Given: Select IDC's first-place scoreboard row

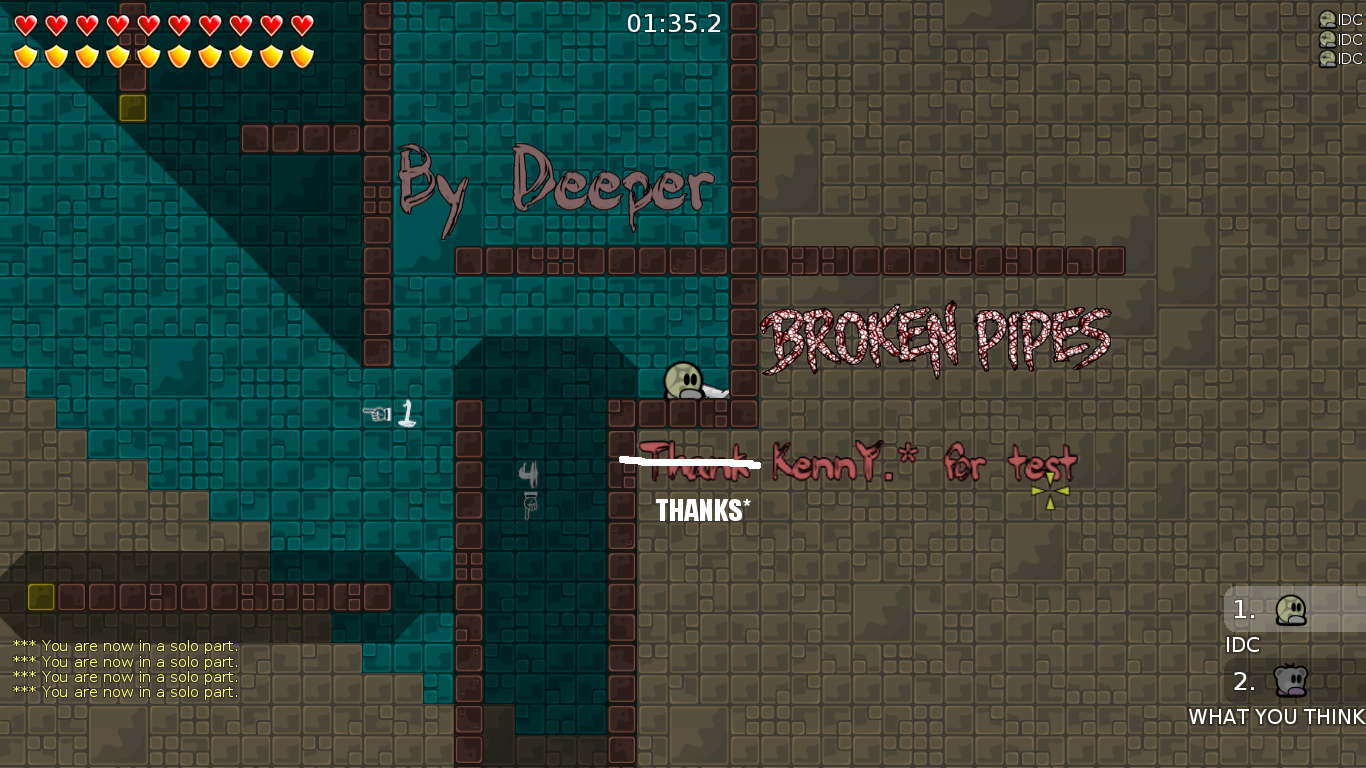Looking at the screenshot, I should click(x=1292, y=610).
